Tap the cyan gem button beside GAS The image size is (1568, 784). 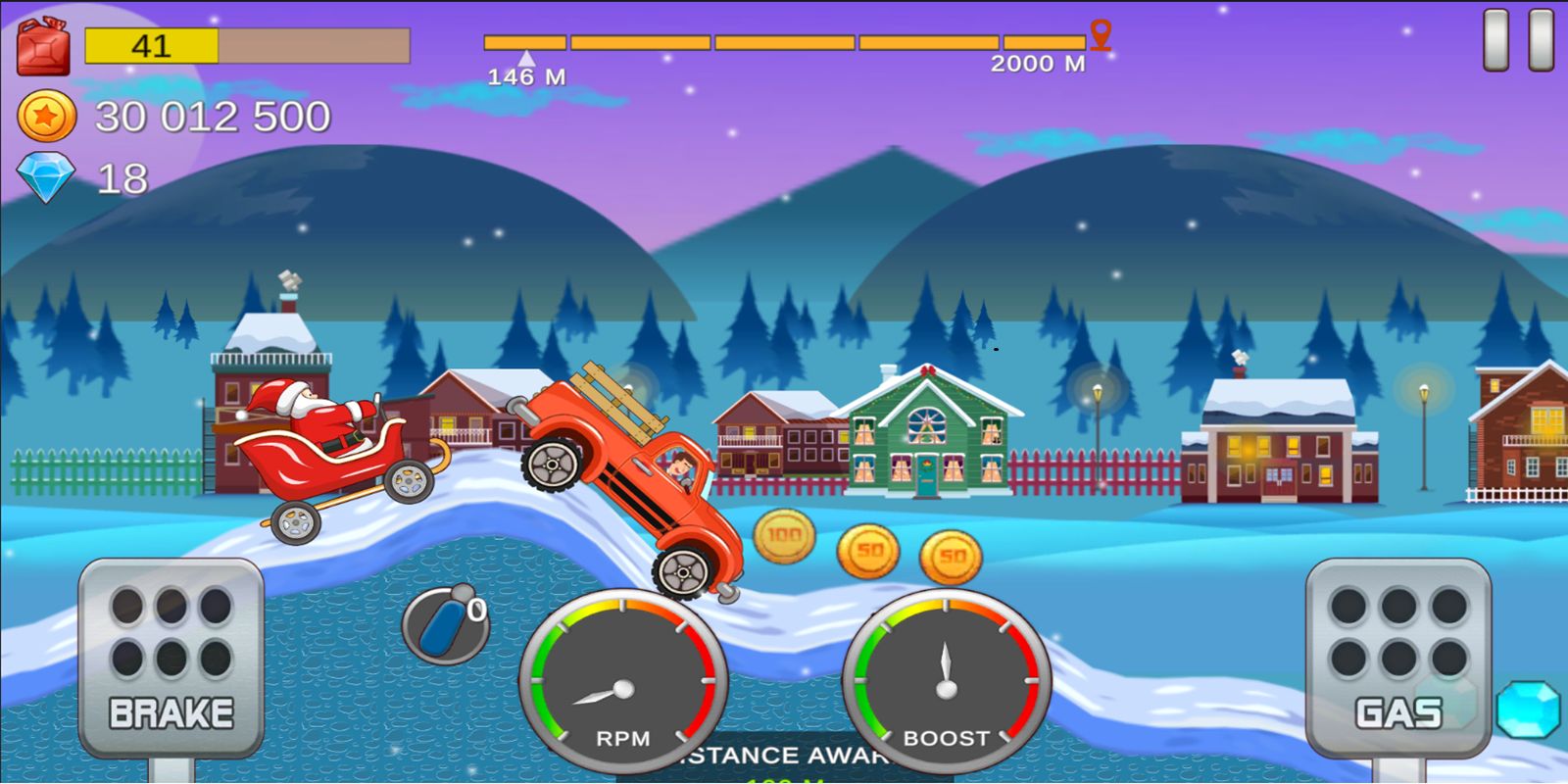(x=1529, y=709)
